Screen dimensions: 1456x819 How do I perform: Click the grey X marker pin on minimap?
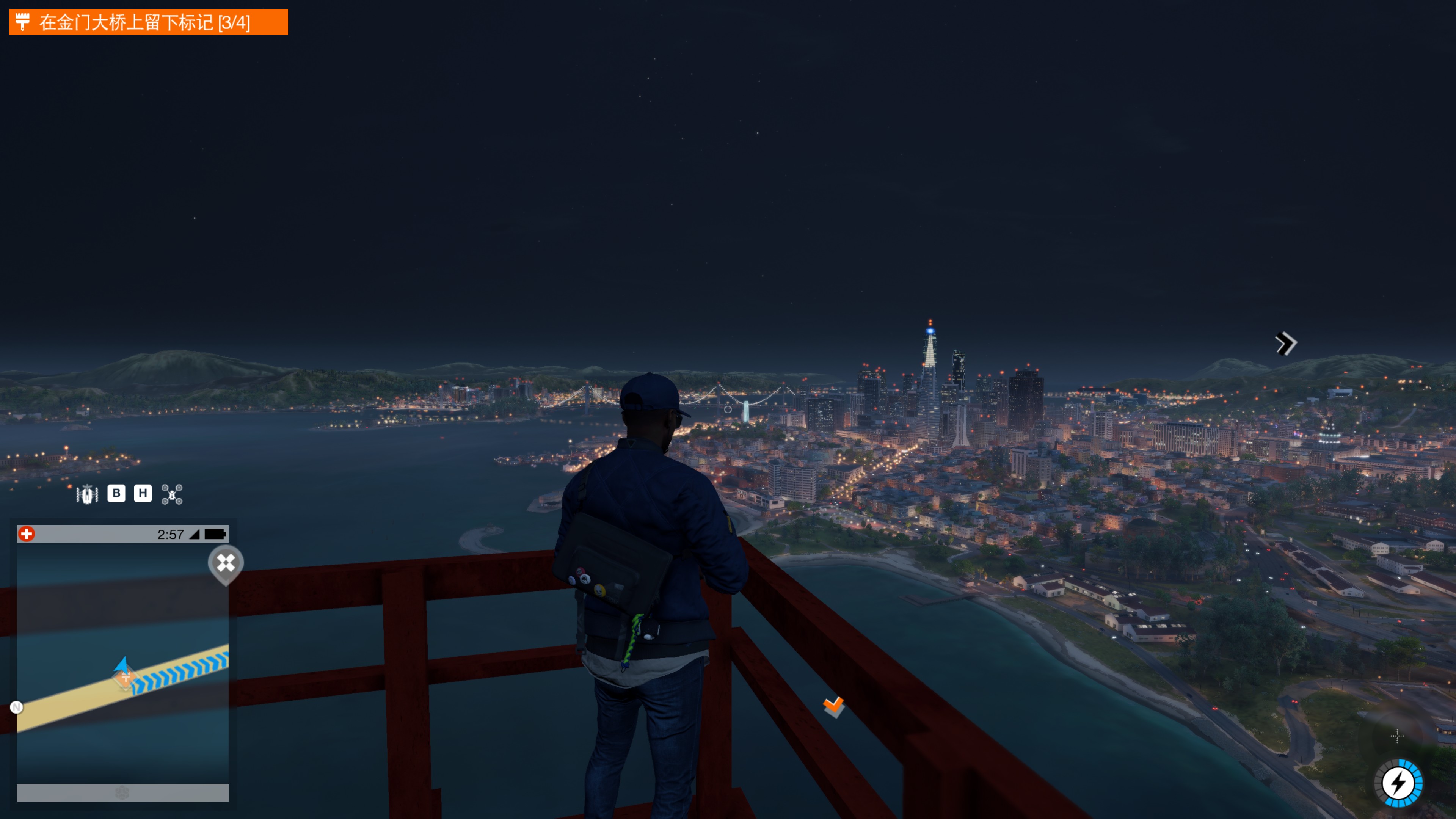[226, 563]
